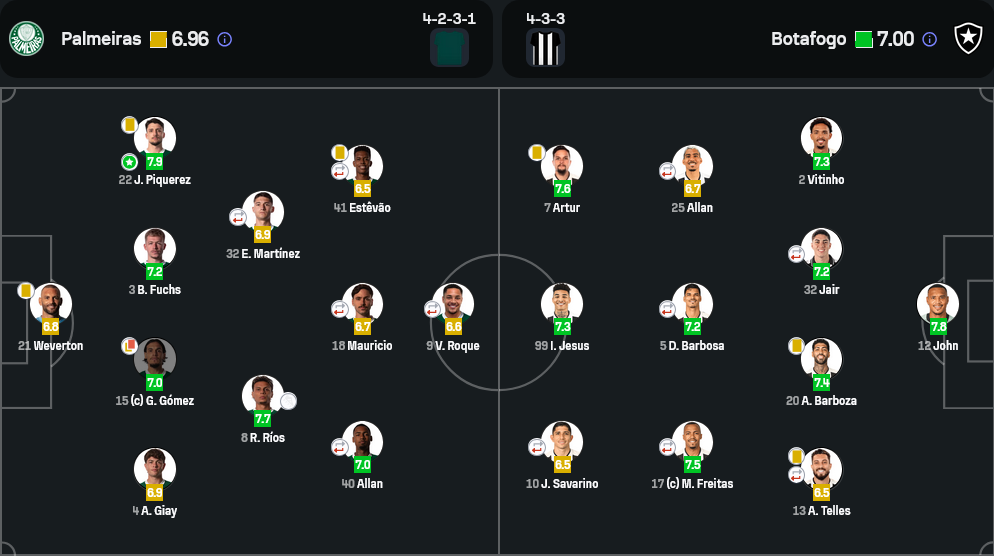Open the Botafogo team page link
994x556 pixels.
pos(808,39)
